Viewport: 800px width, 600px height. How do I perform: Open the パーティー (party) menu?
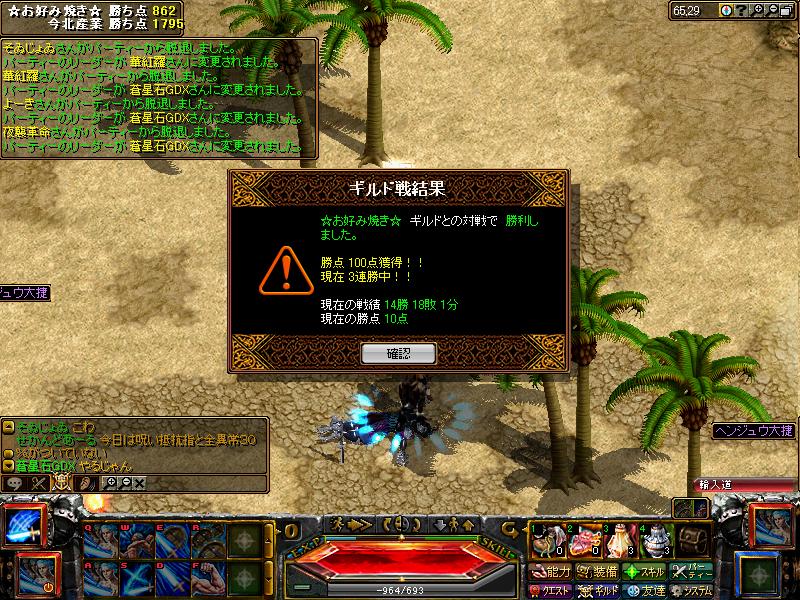coord(691,572)
